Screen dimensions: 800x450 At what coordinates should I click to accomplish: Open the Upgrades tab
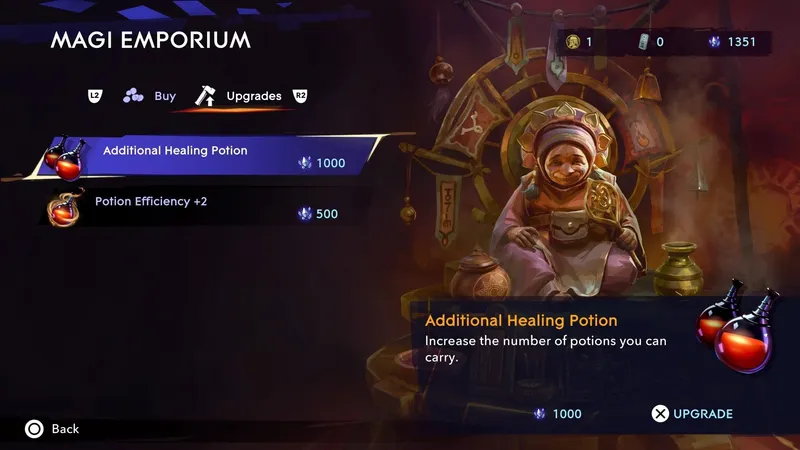pos(240,96)
